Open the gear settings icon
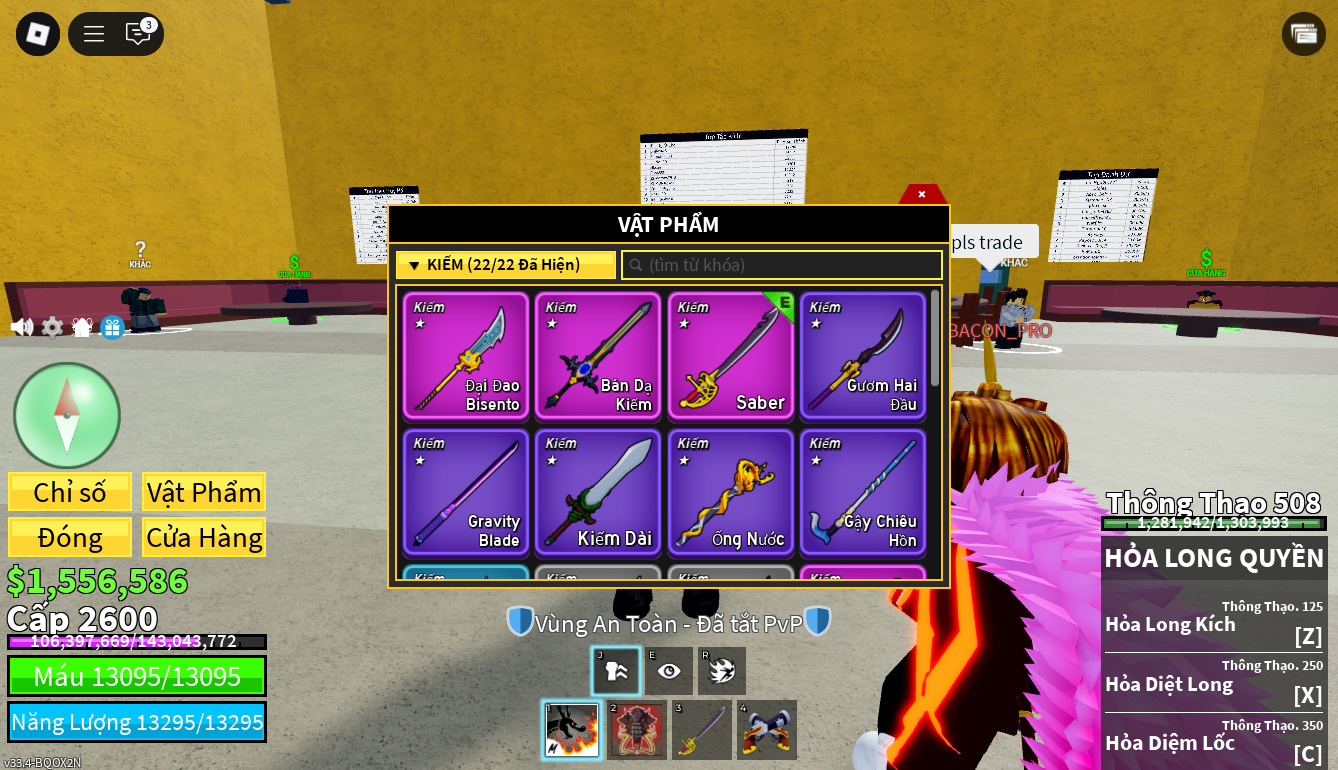This screenshot has height=770, width=1338. coord(52,327)
